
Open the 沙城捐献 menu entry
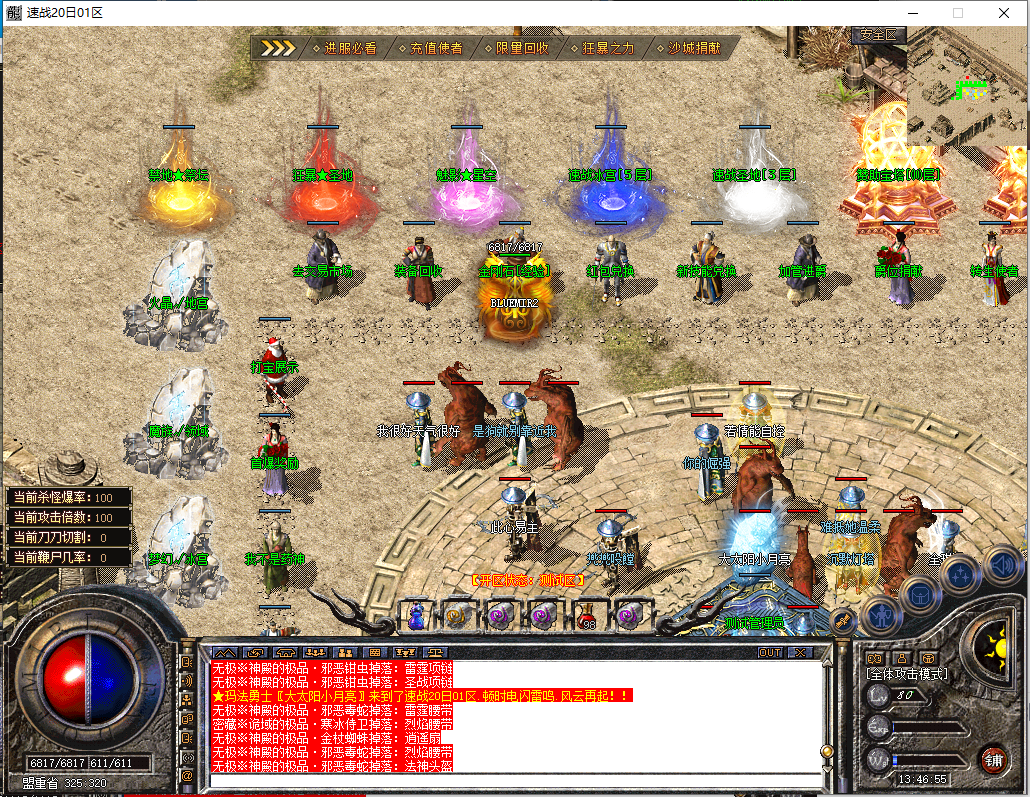tap(693, 48)
